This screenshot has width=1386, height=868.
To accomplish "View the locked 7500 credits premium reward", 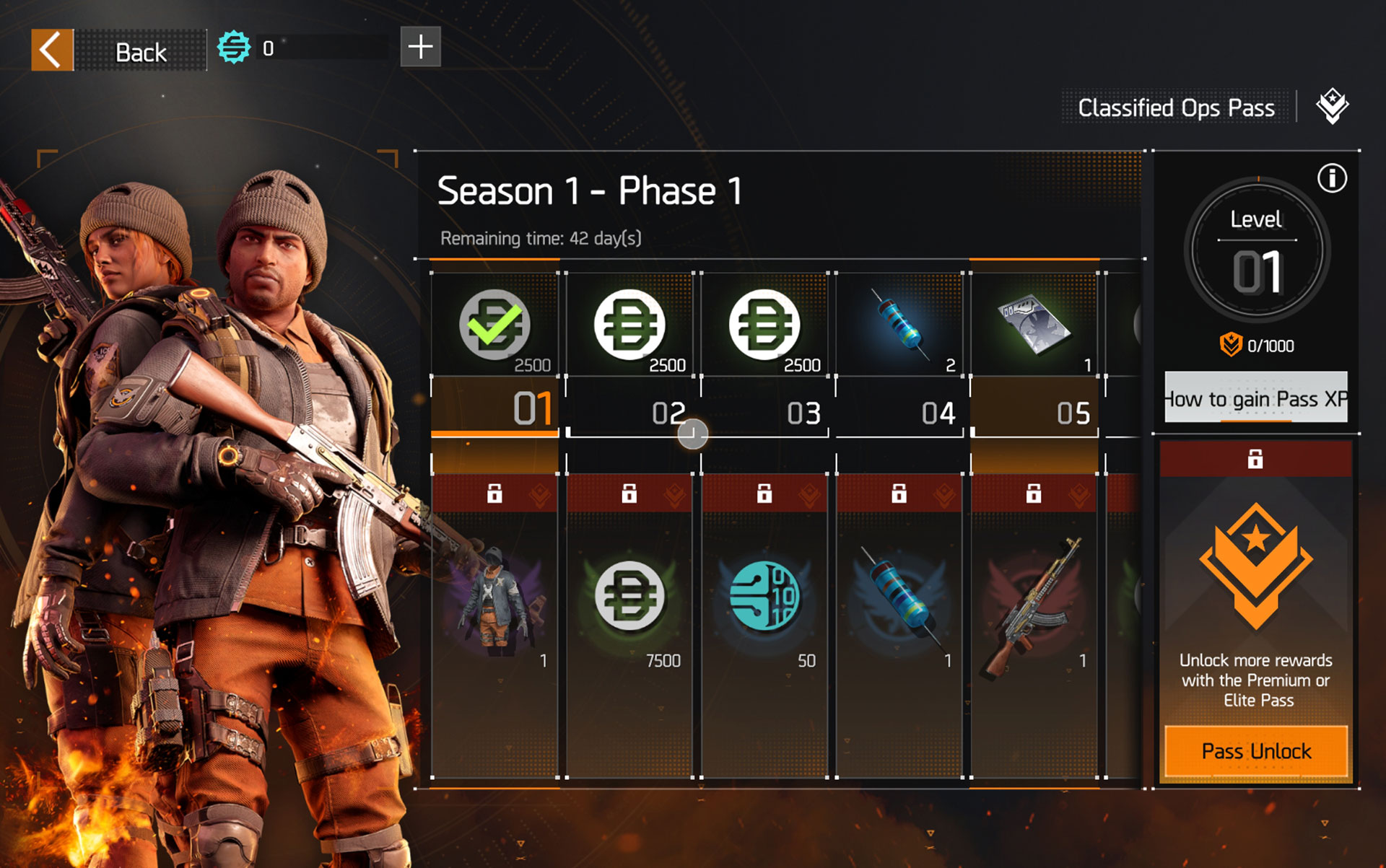I will [629, 599].
